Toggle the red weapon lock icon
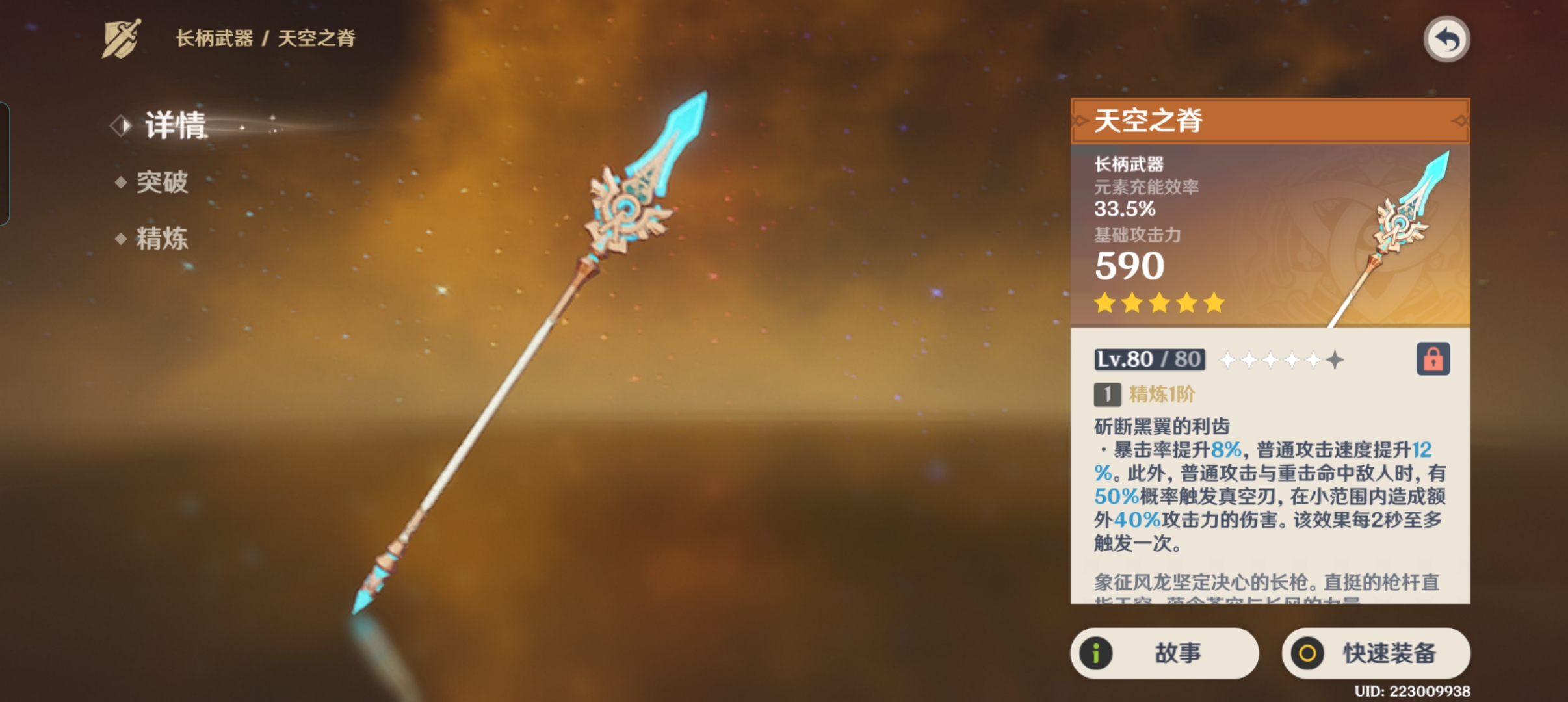Viewport: 1568px width, 702px height. coord(1433,359)
